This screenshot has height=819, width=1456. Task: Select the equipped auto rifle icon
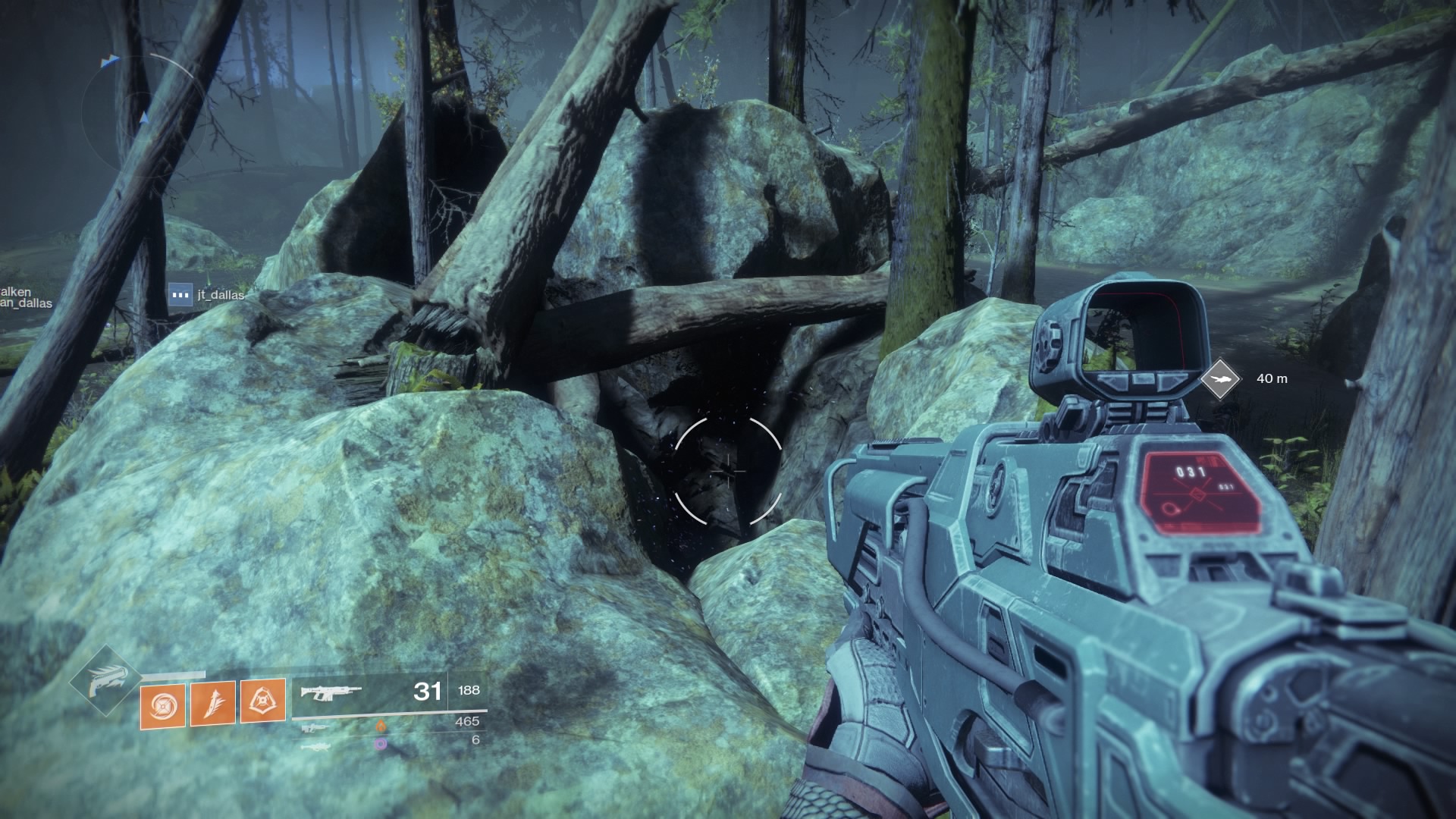[331, 692]
